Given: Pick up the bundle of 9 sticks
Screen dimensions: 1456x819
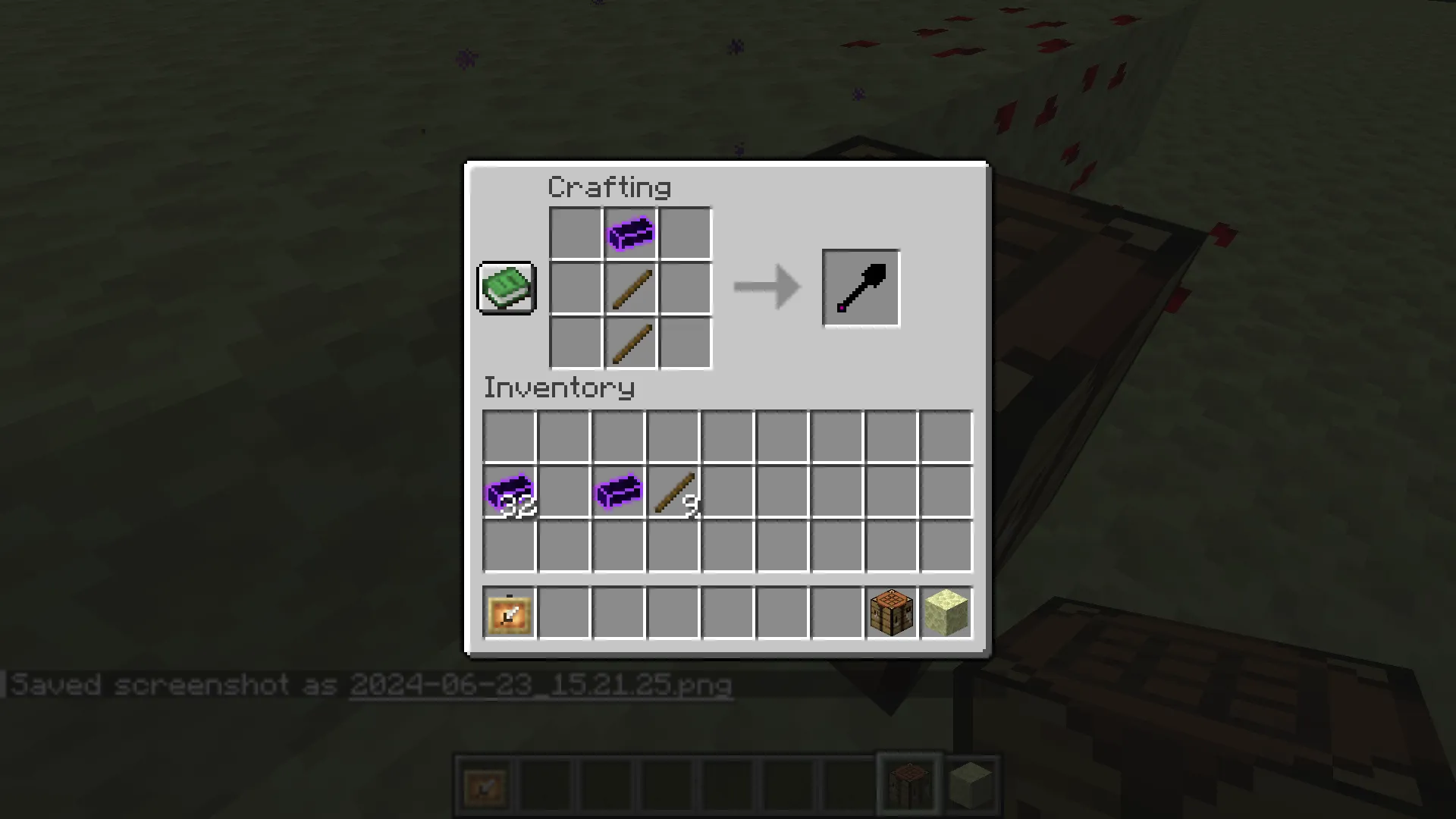Looking at the screenshot, I should point(673,493).
